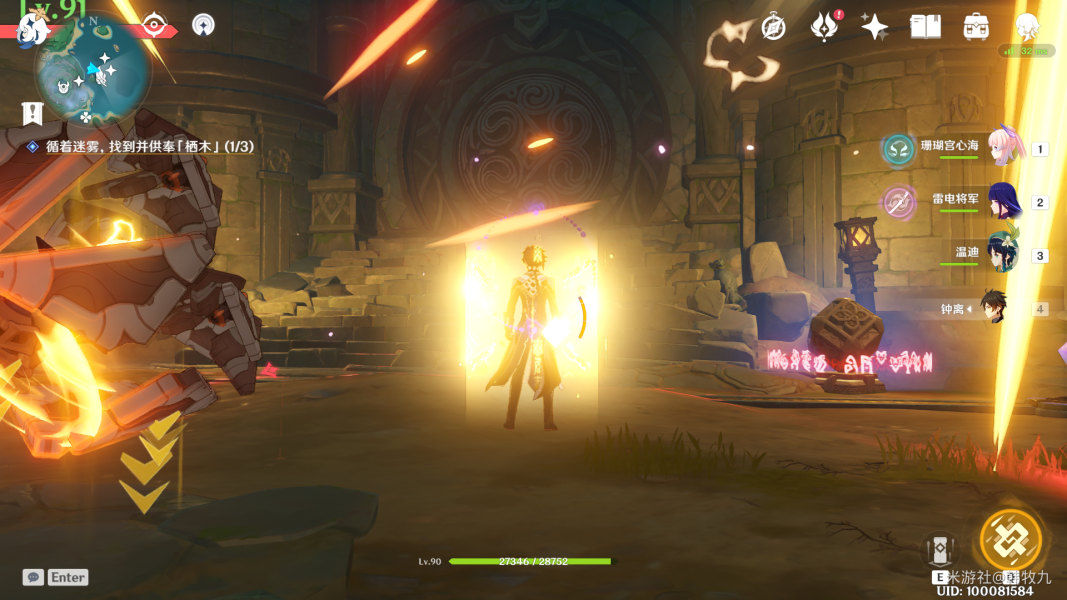Image resolution: width=1067 pixels, height=600 pixels.
Task: Click the quest navigation eye icon
Action: tap(153, 24)
